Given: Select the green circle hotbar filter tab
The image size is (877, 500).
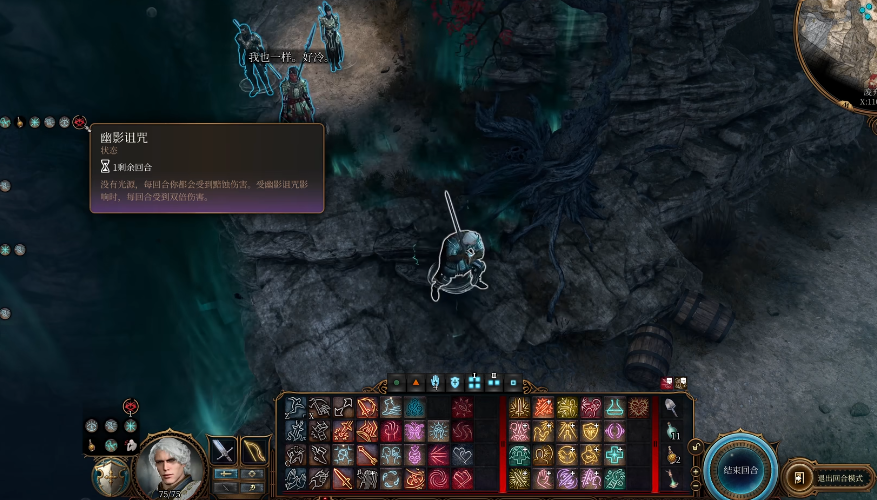Looking at the screenshot, I should [397, 382].
